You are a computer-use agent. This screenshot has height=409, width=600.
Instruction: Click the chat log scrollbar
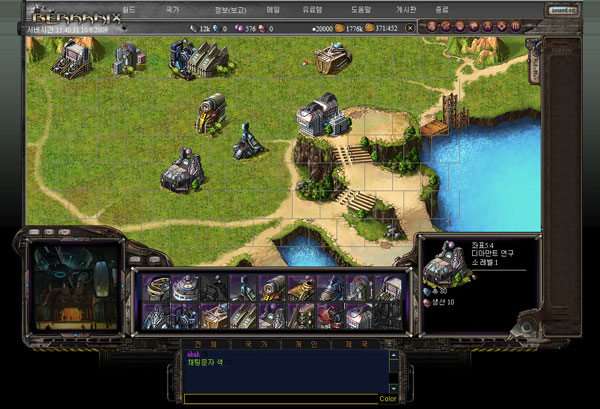coord(392,370)
